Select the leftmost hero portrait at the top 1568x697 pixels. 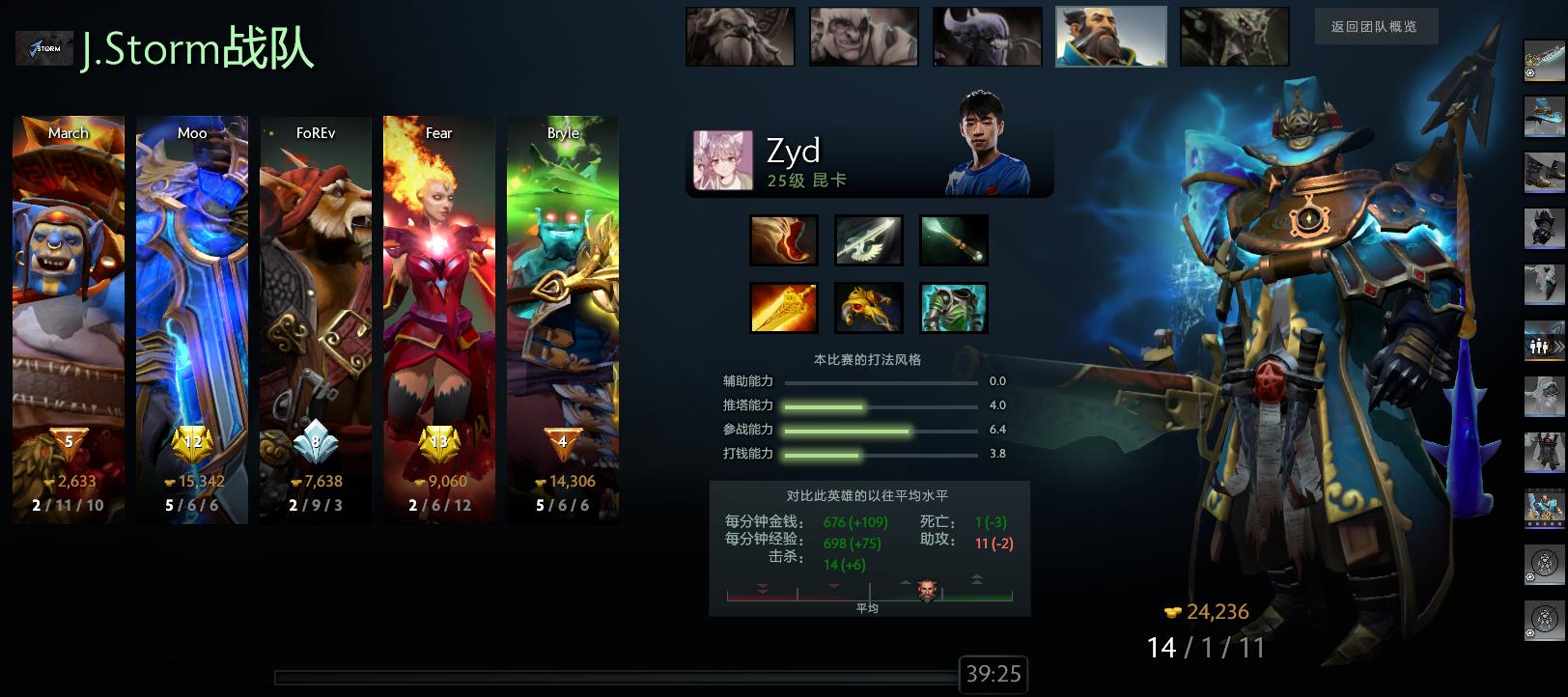740,36
